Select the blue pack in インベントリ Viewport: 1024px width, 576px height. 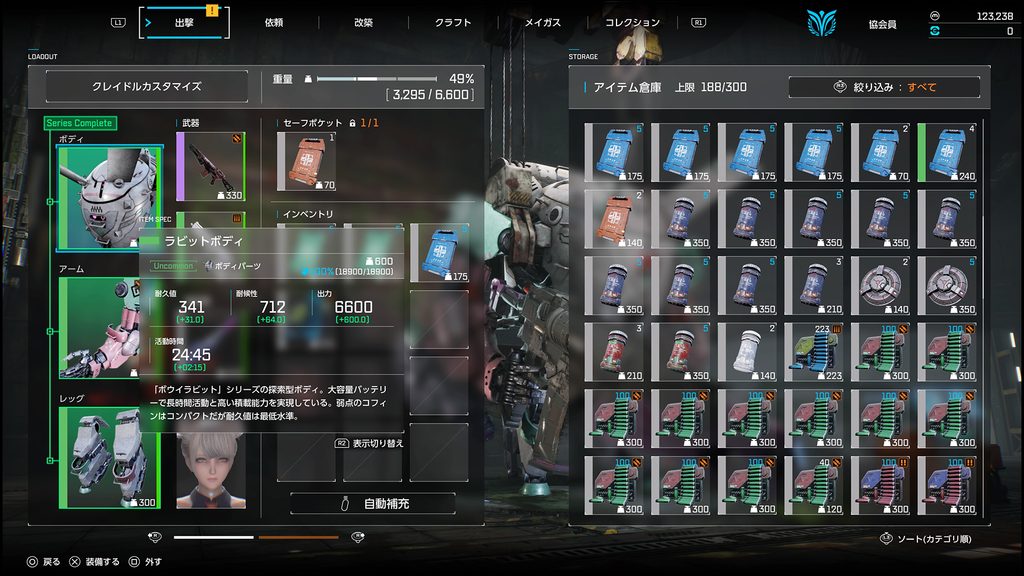[x=439, y=253]
